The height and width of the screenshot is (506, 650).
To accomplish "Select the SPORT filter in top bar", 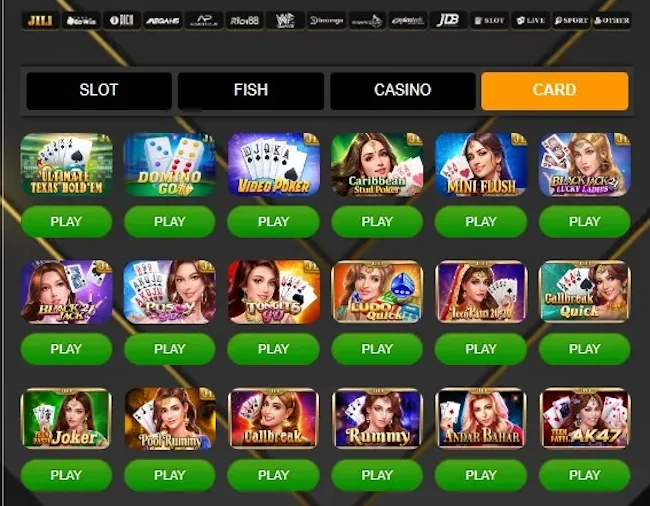I will point(571,20).
